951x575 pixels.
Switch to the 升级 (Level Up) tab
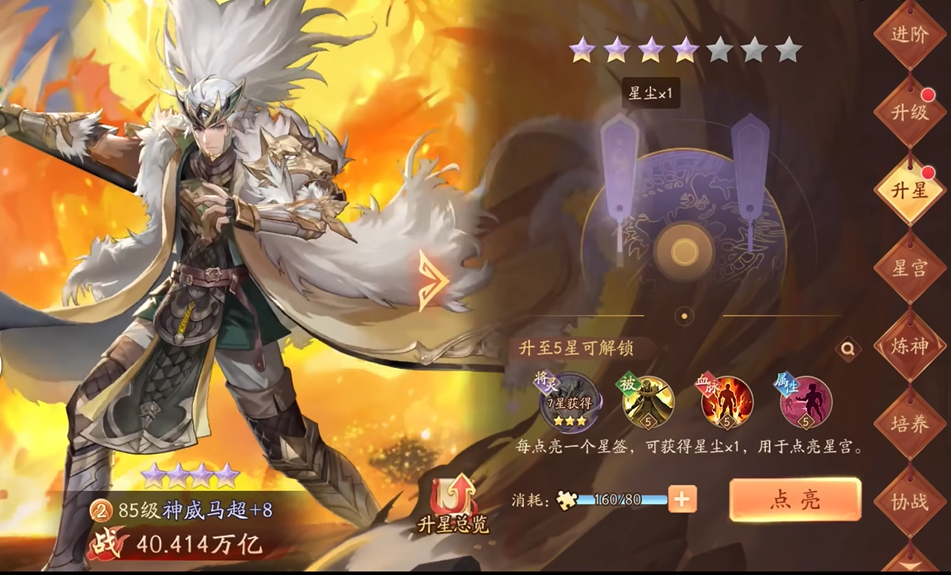(x=909, y=111)
